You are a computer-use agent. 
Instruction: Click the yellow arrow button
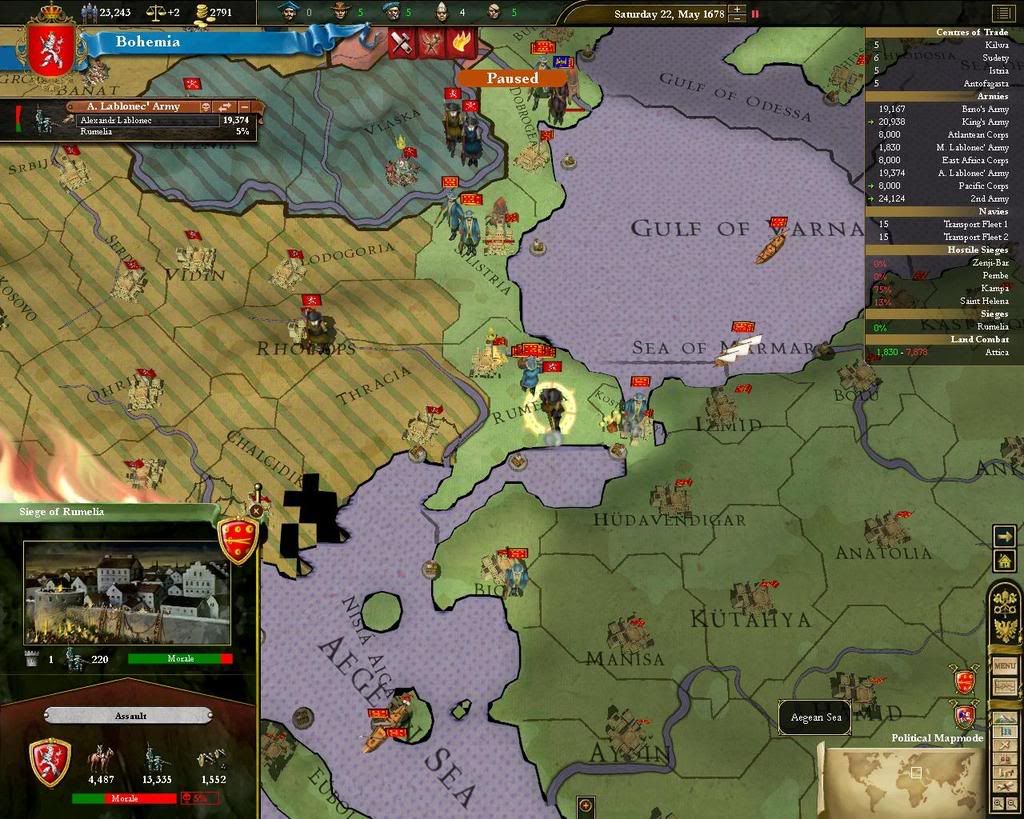(x=1004, y=536)
